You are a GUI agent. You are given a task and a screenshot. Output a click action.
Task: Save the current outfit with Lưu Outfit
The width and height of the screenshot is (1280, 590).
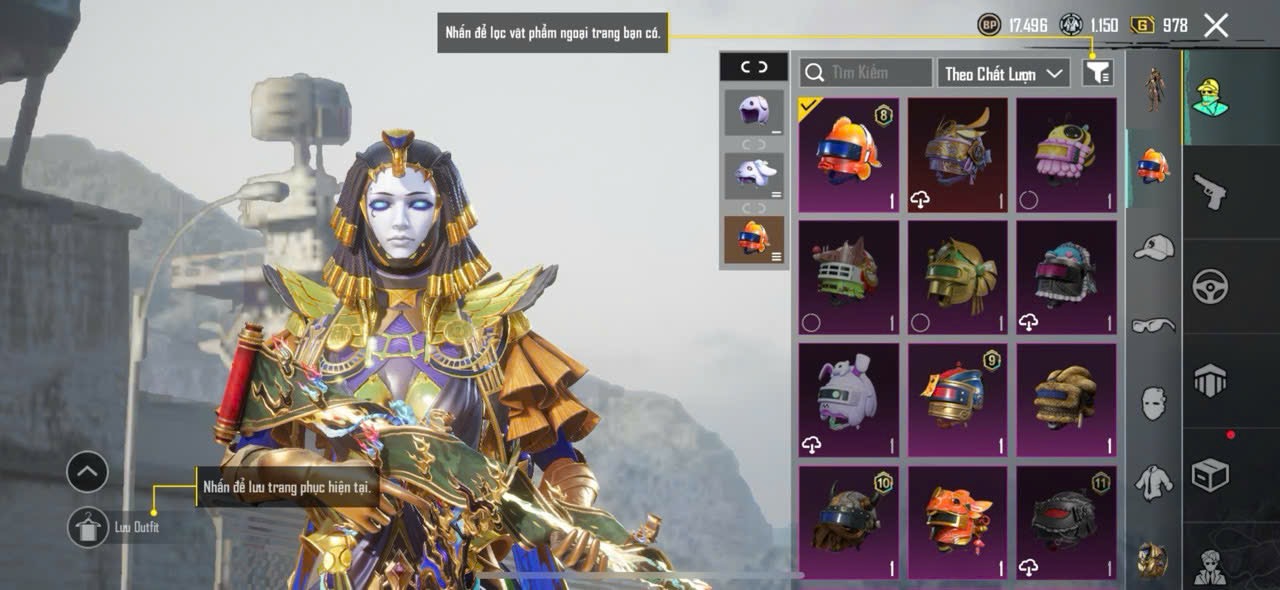tap(88, 526)
